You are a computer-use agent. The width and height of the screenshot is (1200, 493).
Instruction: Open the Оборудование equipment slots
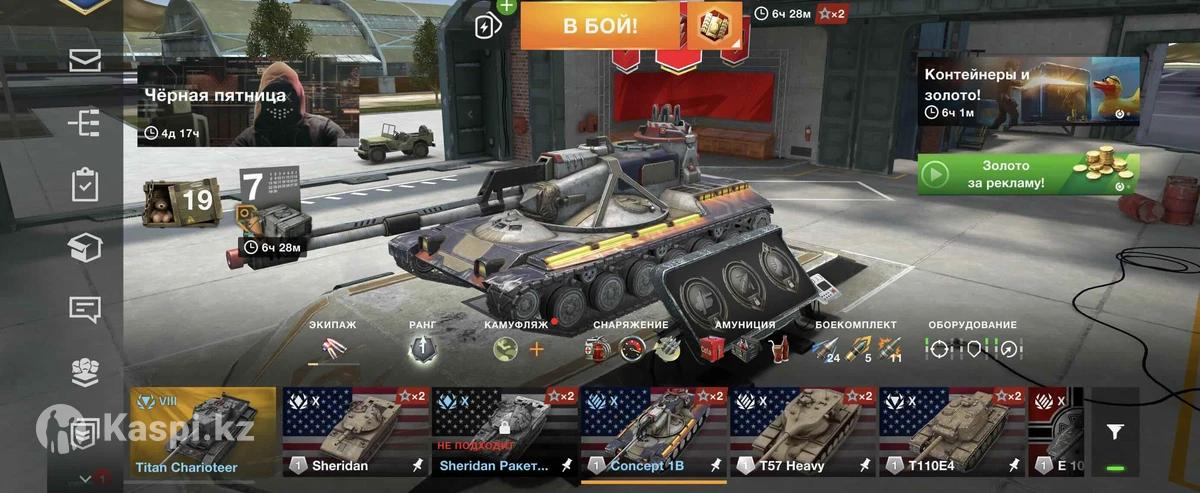[x=972, y=348]
